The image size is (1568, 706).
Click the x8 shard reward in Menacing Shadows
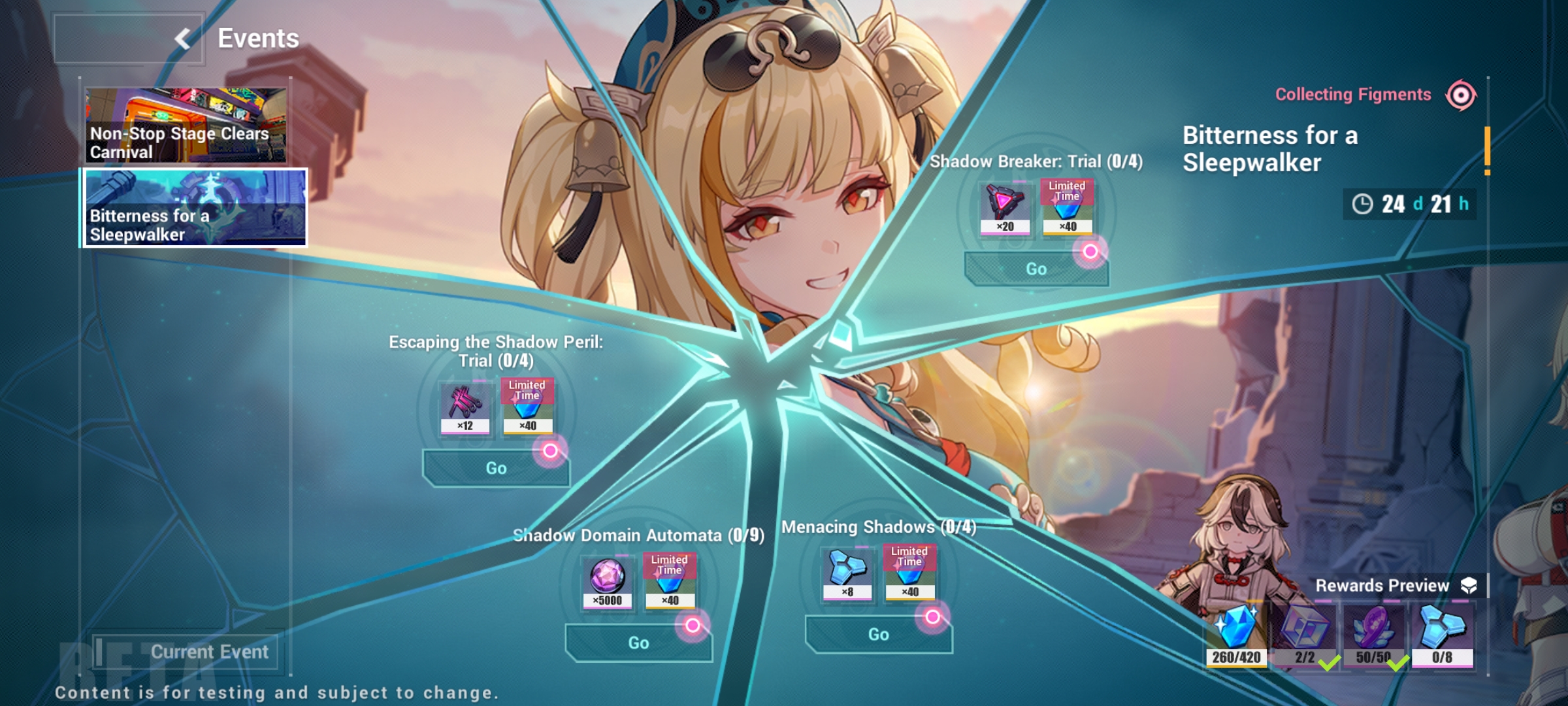pyautogui.click(x=845, y=573)
